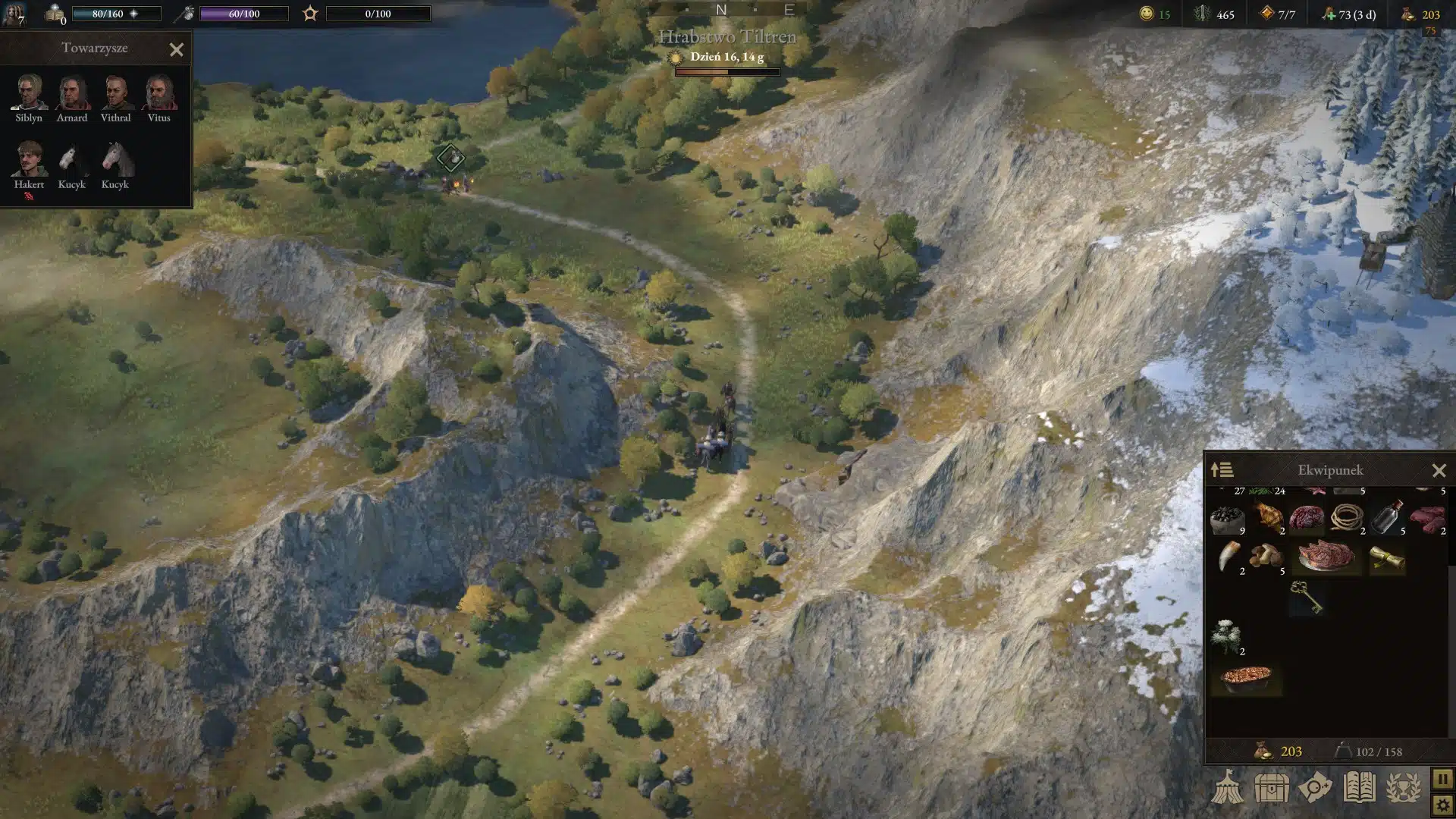
Task: Click the animal fang item
Action: [x=1228, y=557]
